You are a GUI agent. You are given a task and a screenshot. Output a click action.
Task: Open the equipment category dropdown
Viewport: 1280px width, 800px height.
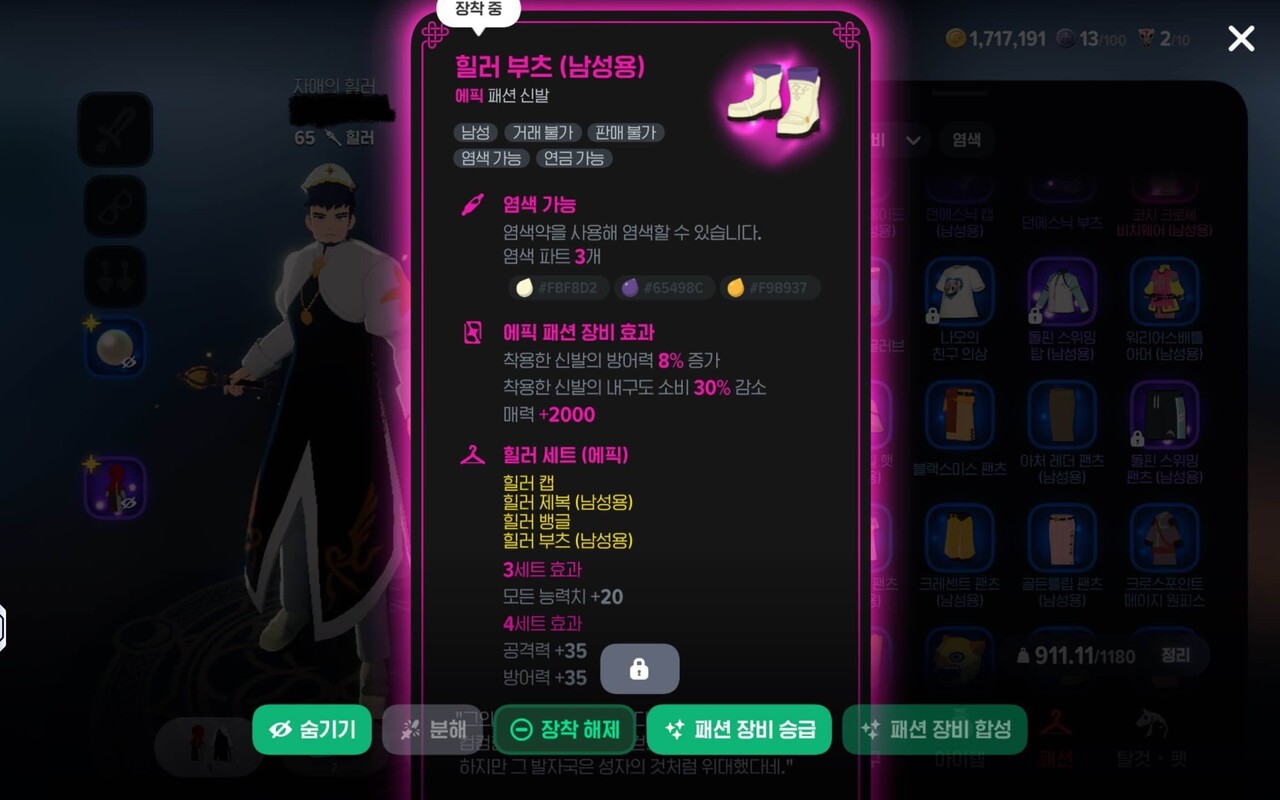click(x=912, y=141)
